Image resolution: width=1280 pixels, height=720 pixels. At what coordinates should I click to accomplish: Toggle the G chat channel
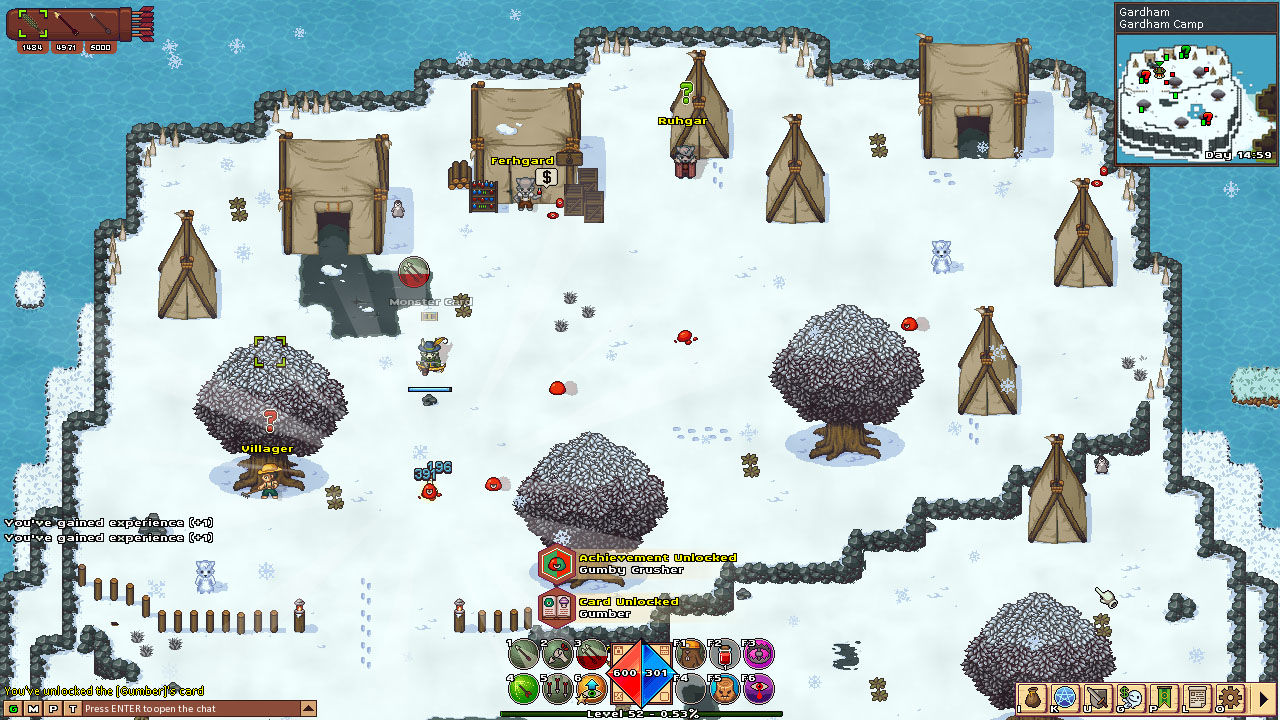[x=12, y=707]
